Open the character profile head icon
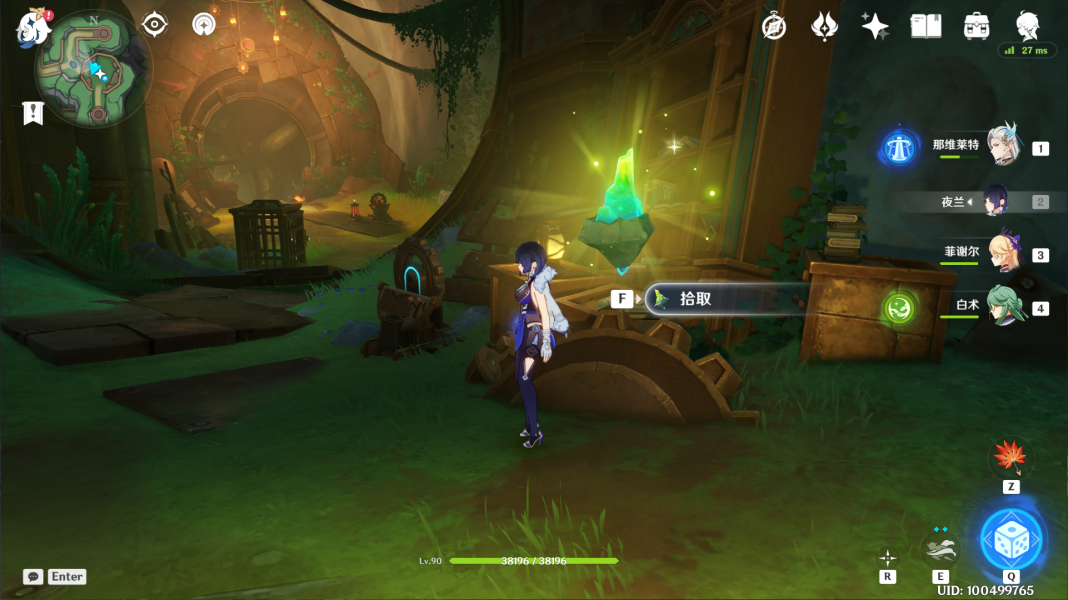This screenshot has width=1068, height=600. 1027,25
